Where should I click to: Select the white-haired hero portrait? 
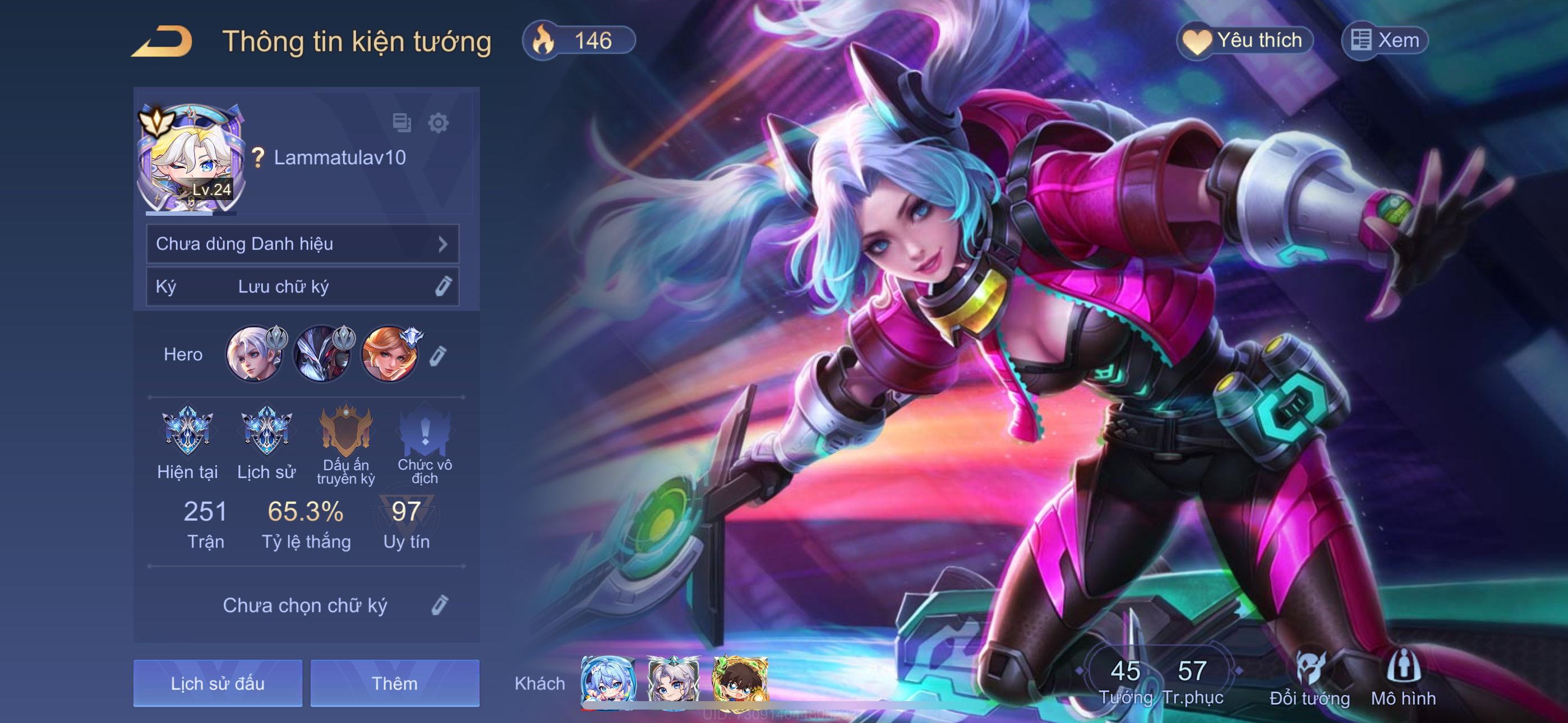pyautogui.click(x=255, y=354)
